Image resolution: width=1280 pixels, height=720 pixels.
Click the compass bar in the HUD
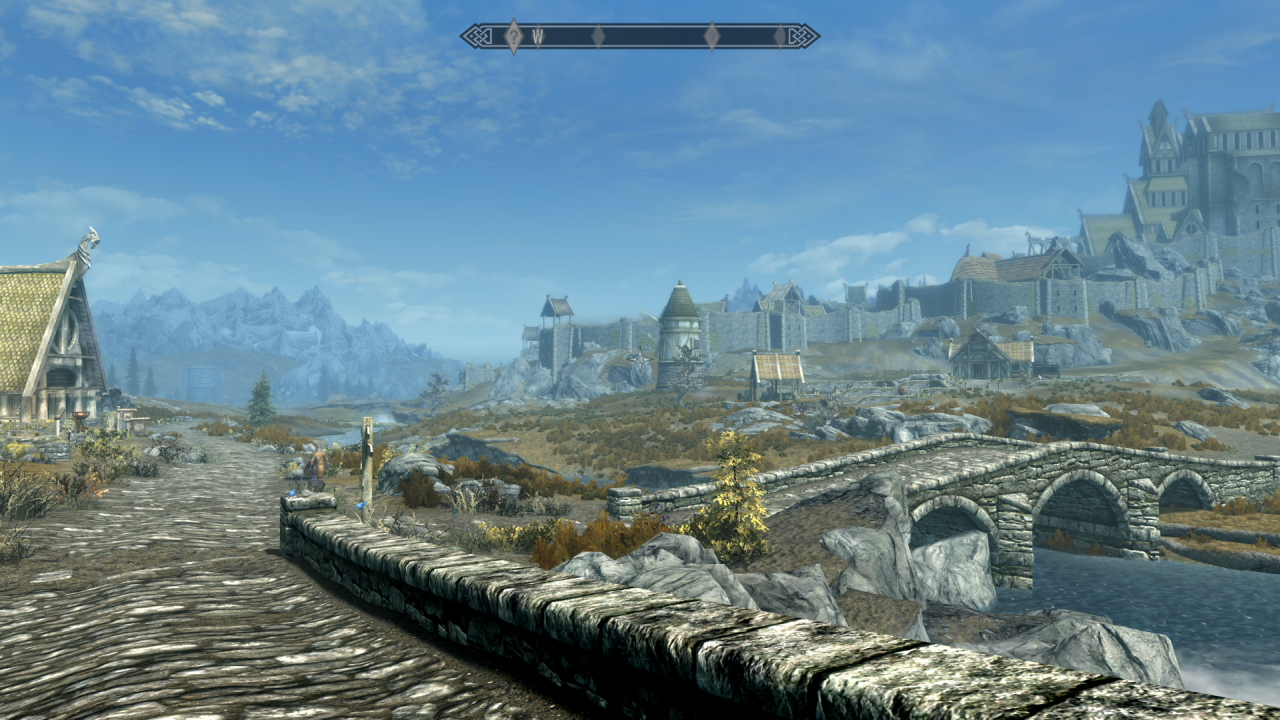pos(640,37)
